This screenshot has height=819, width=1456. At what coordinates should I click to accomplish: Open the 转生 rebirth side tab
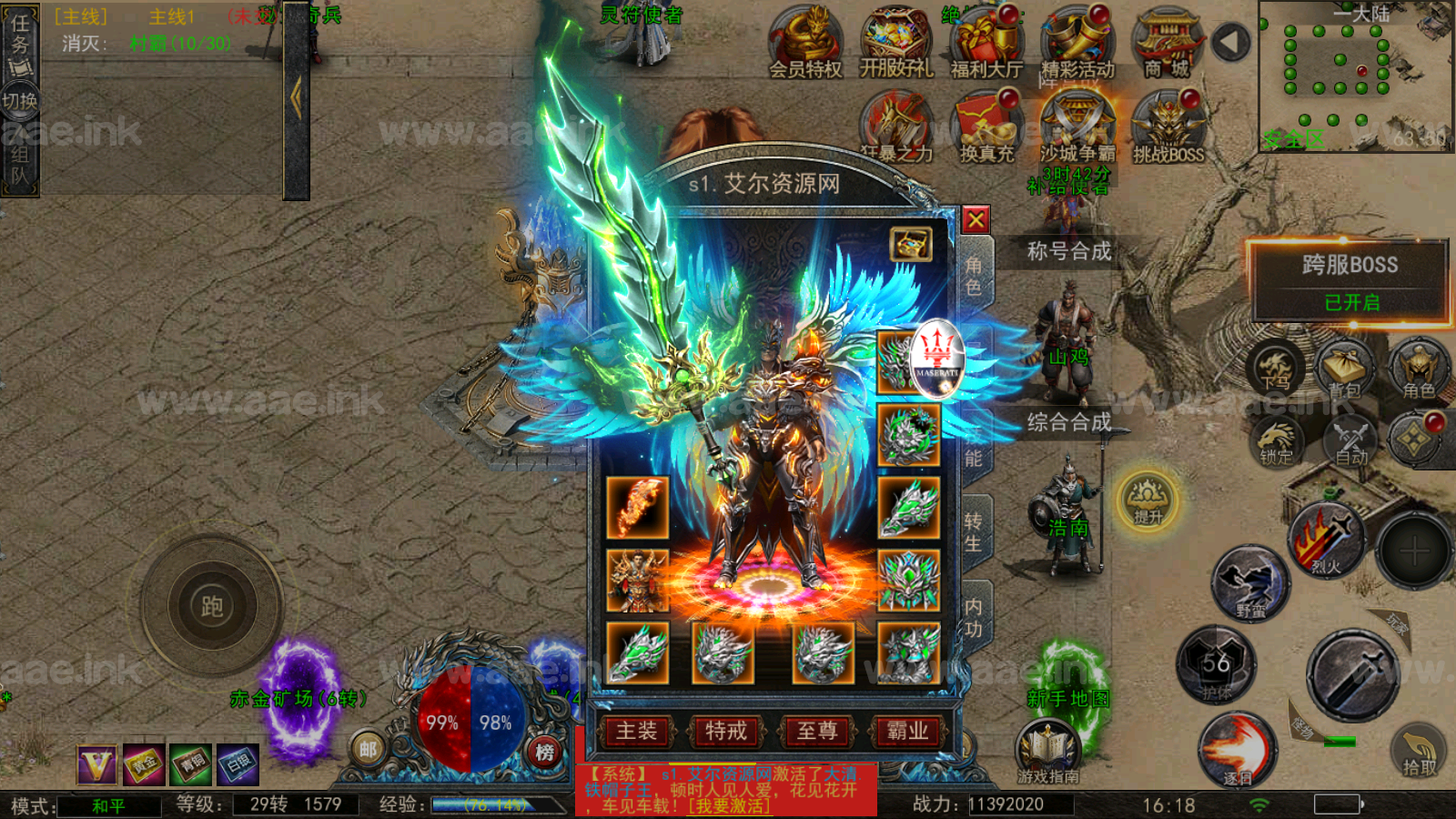pos(973,531)
